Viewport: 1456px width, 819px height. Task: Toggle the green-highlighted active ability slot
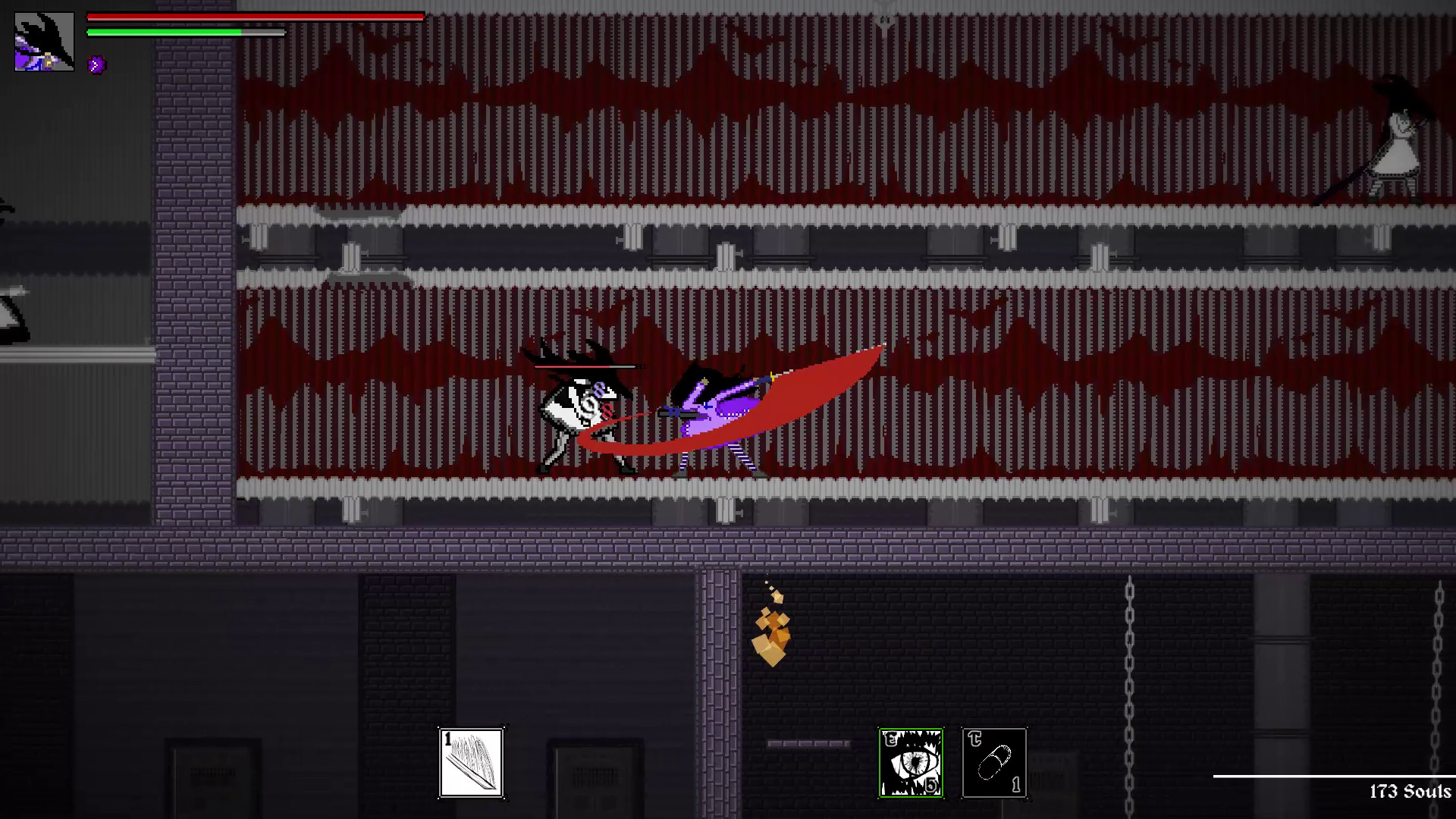[911, 764]
